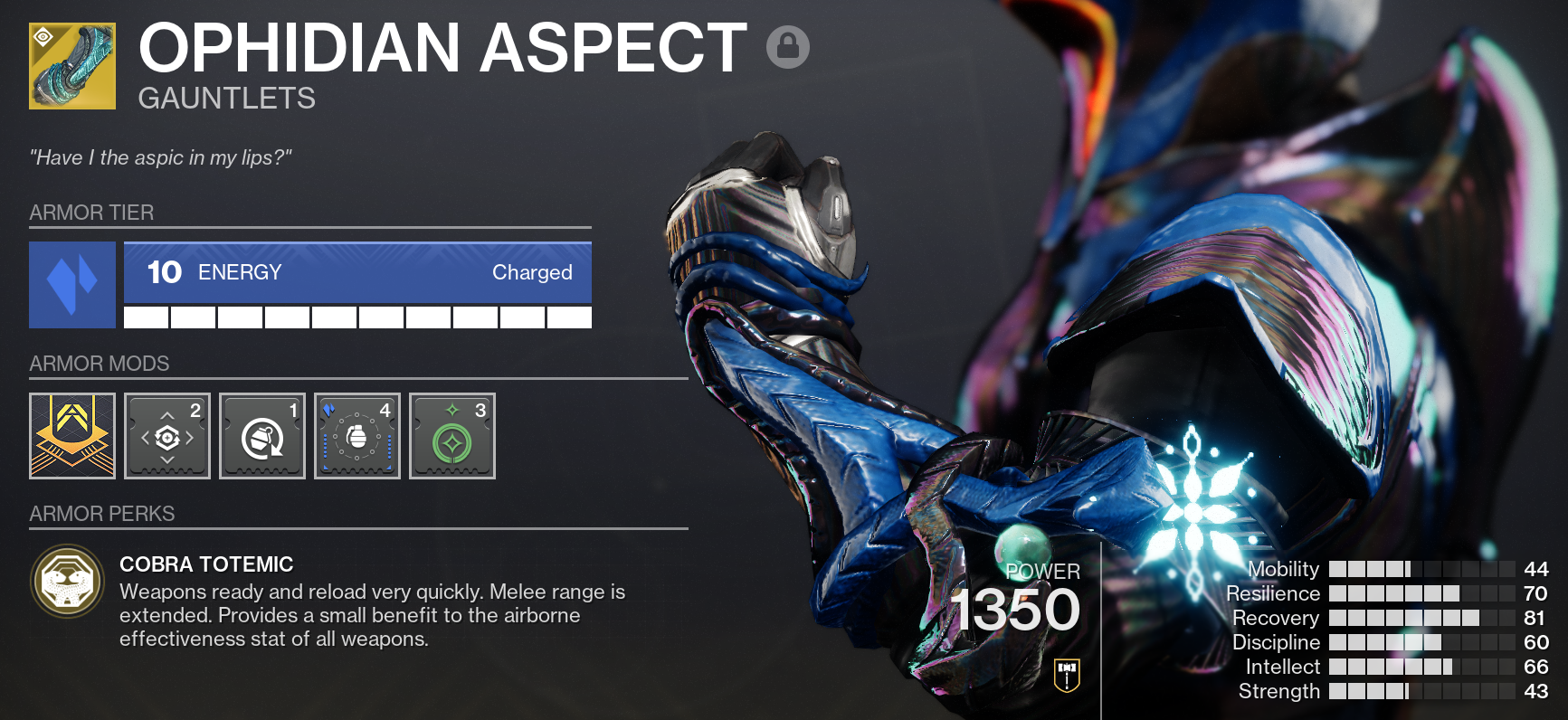Click the Recovery stat label
Viewport: 1568px width, 720px height.
(1277, 619)
